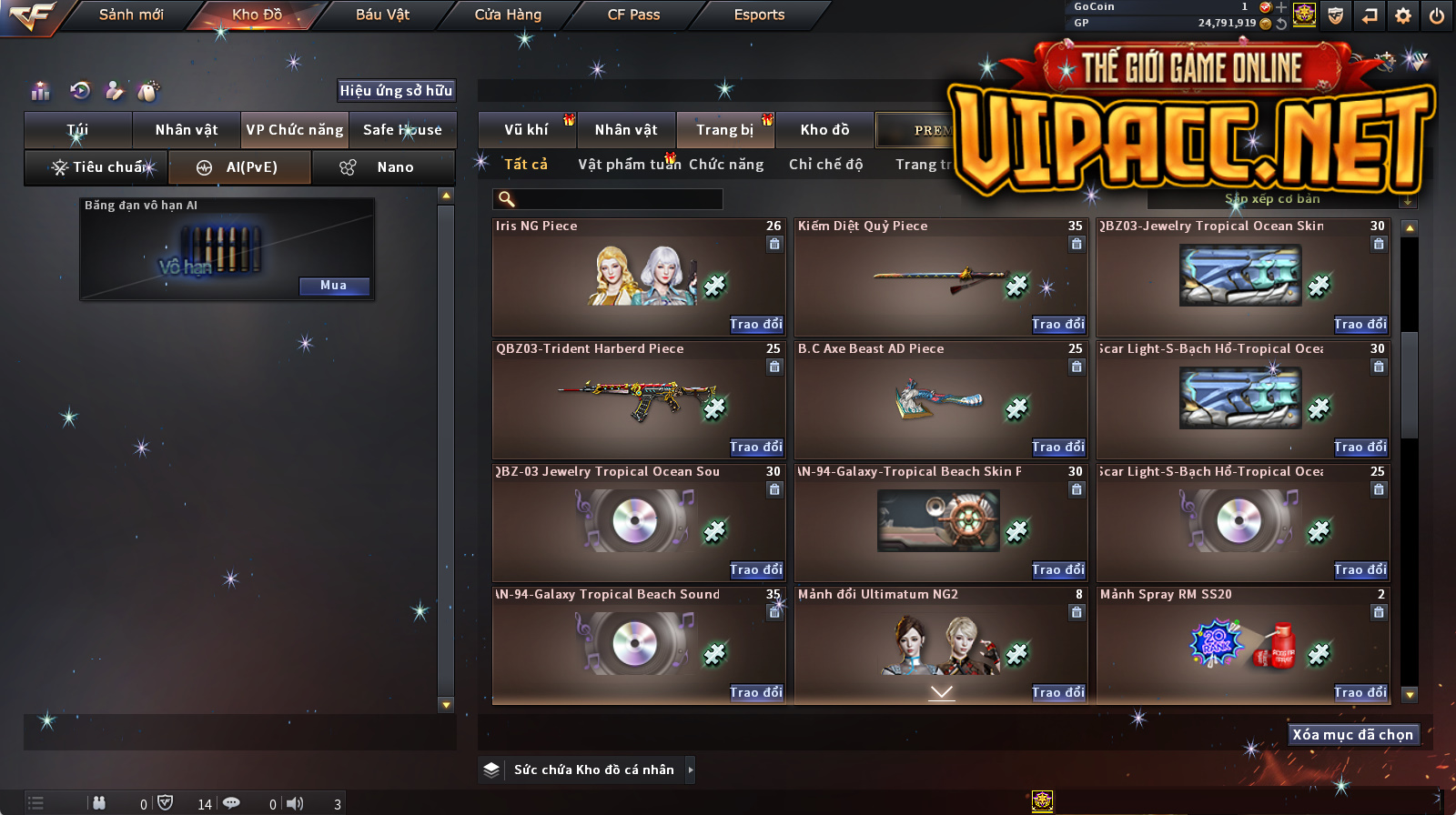Viewport: 1456px width, 815px height.
Task: Clear selection with Xóa mục đã chọn
Action: 1352,735
